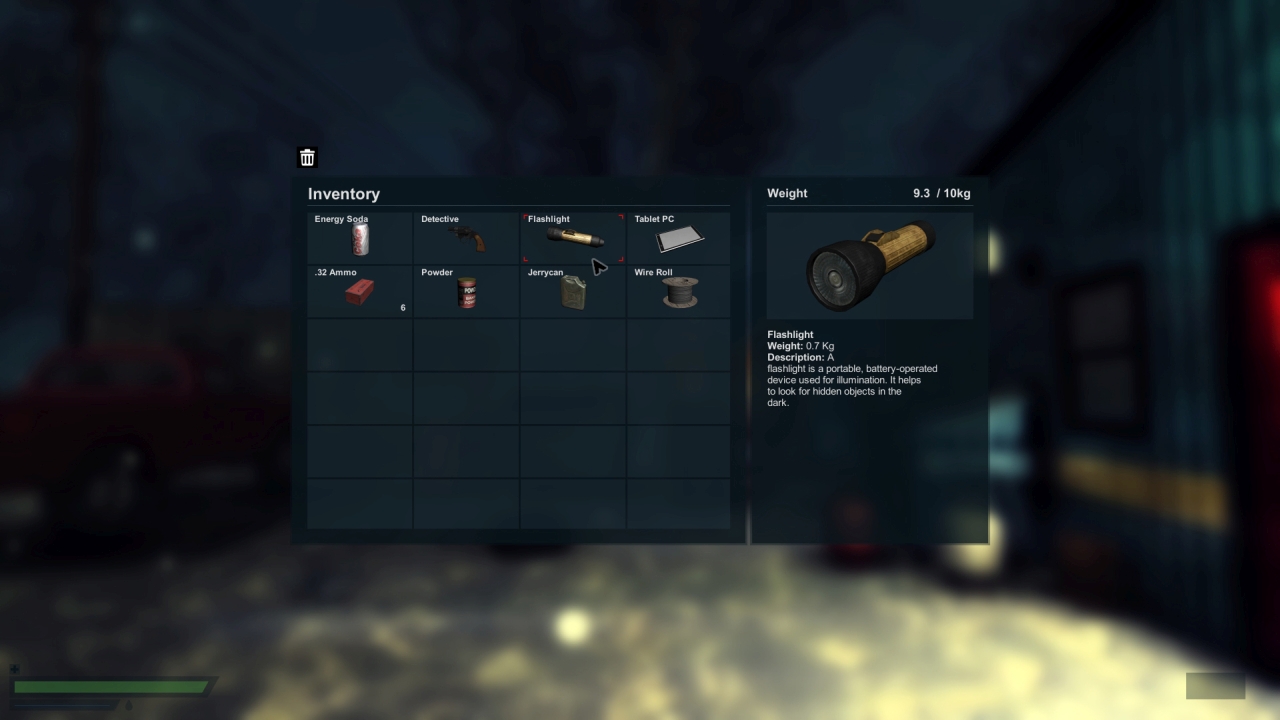Click the Inventory panel title
Screen dimensions: 1280x720
[344, 194]
